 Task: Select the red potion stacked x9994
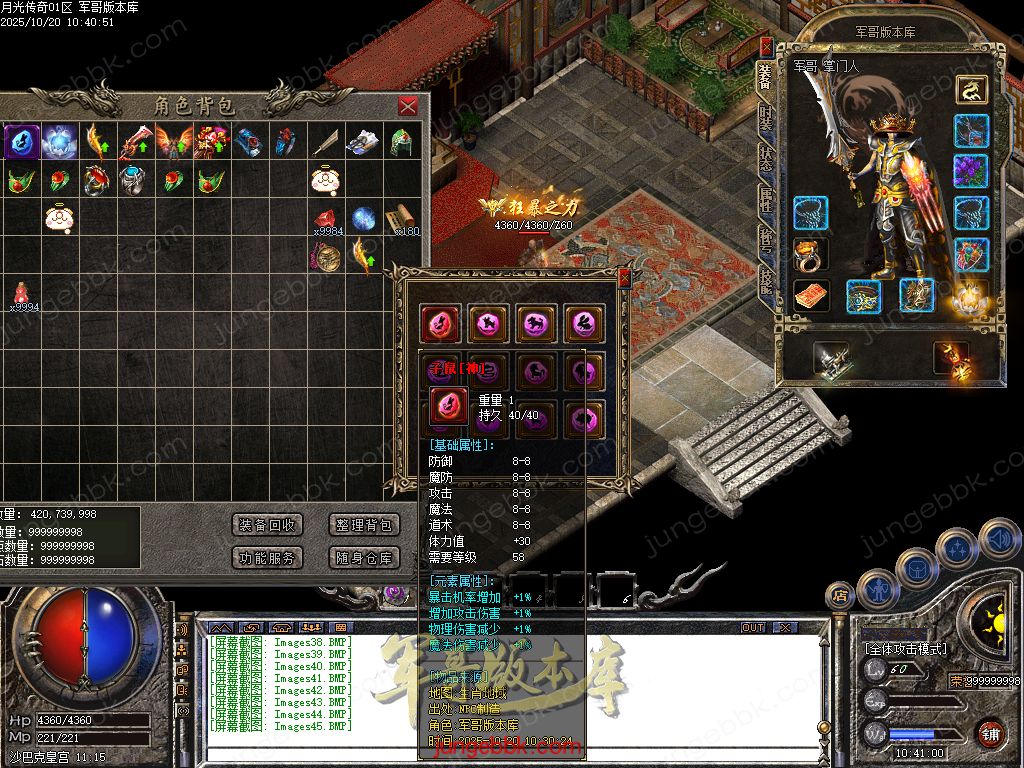[x=21, y=294]
